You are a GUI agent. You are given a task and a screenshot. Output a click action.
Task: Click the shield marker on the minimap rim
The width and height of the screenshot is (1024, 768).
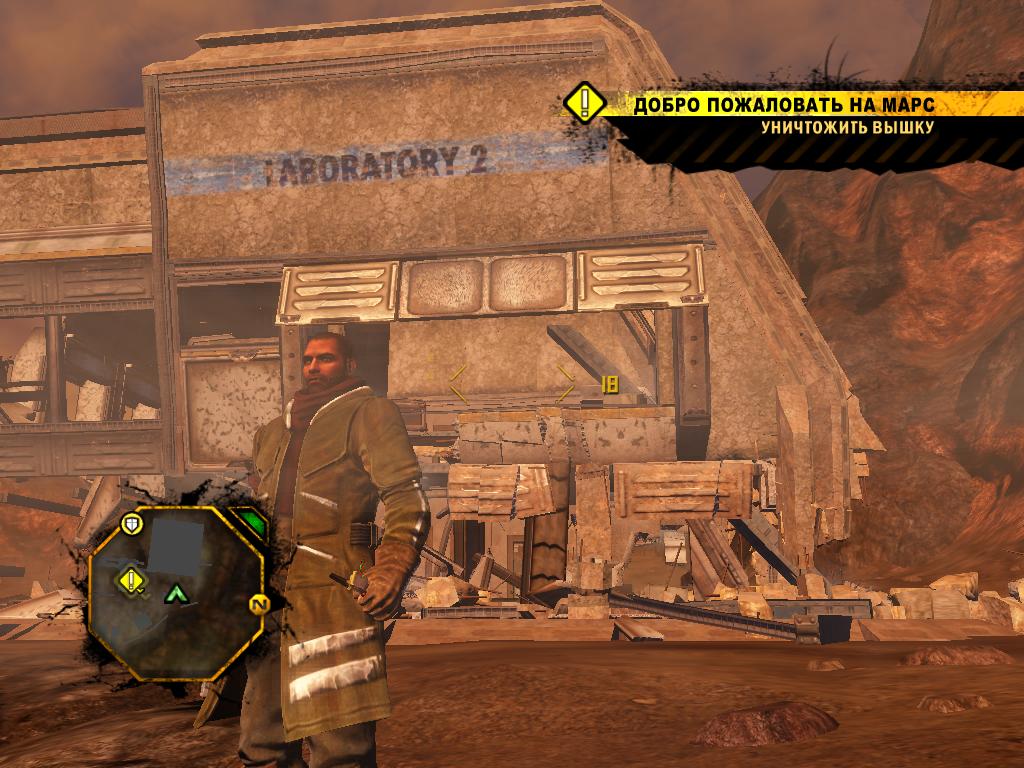[x=131, y=523]
